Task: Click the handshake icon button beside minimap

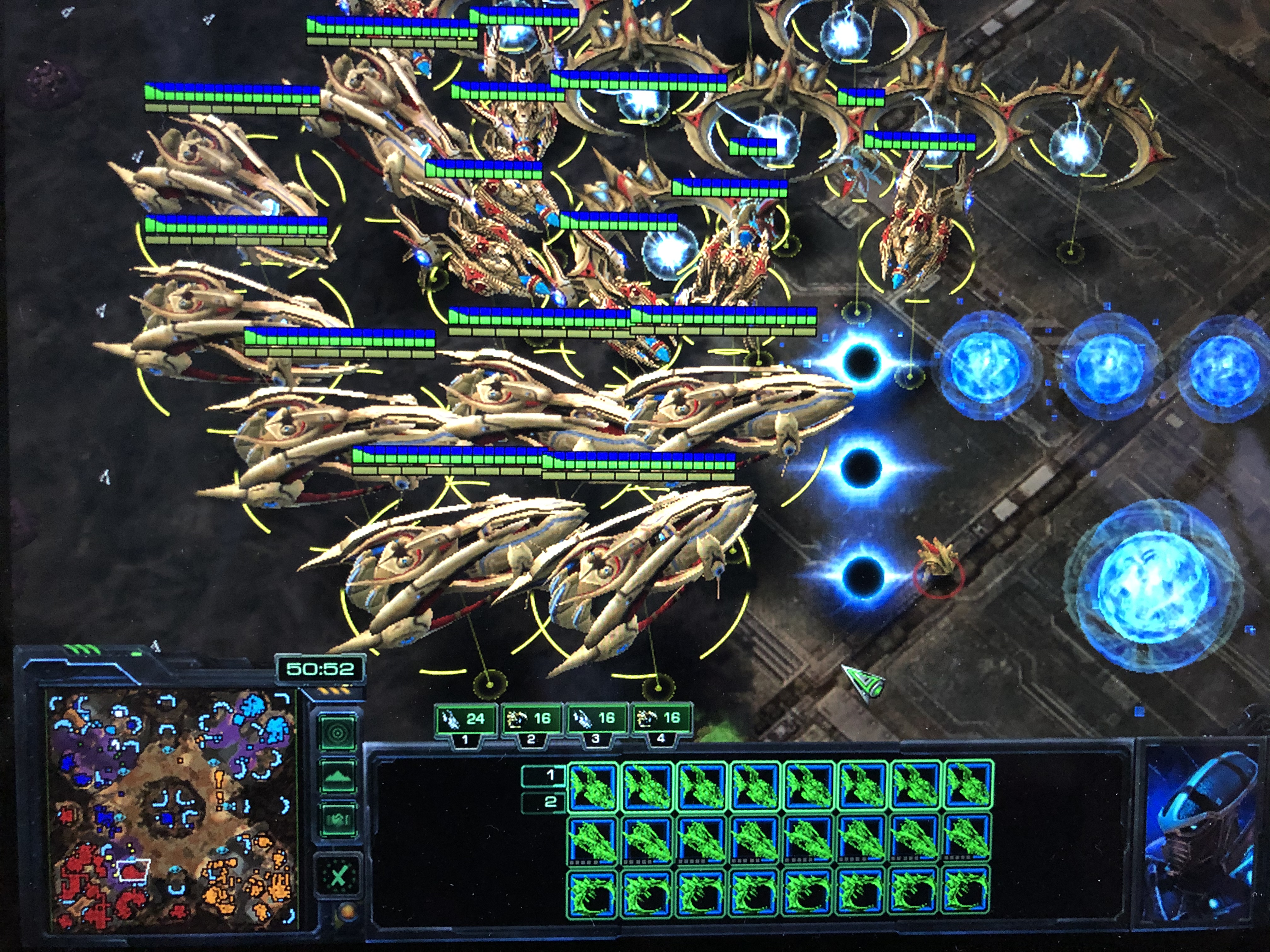Action: point(338,819)
